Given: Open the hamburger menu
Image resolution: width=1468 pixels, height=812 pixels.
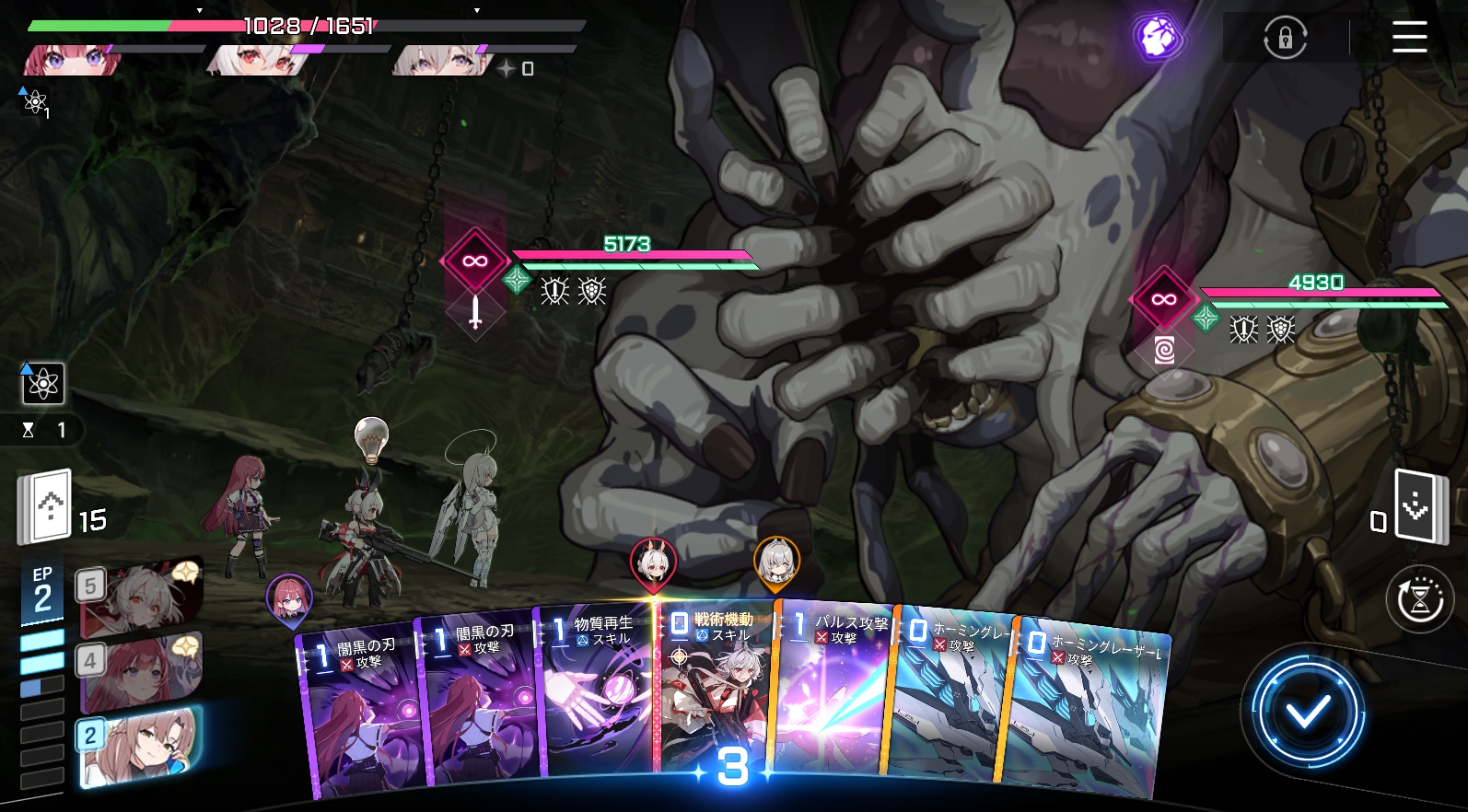Looking at the screenshot, I should (1409, 38).
